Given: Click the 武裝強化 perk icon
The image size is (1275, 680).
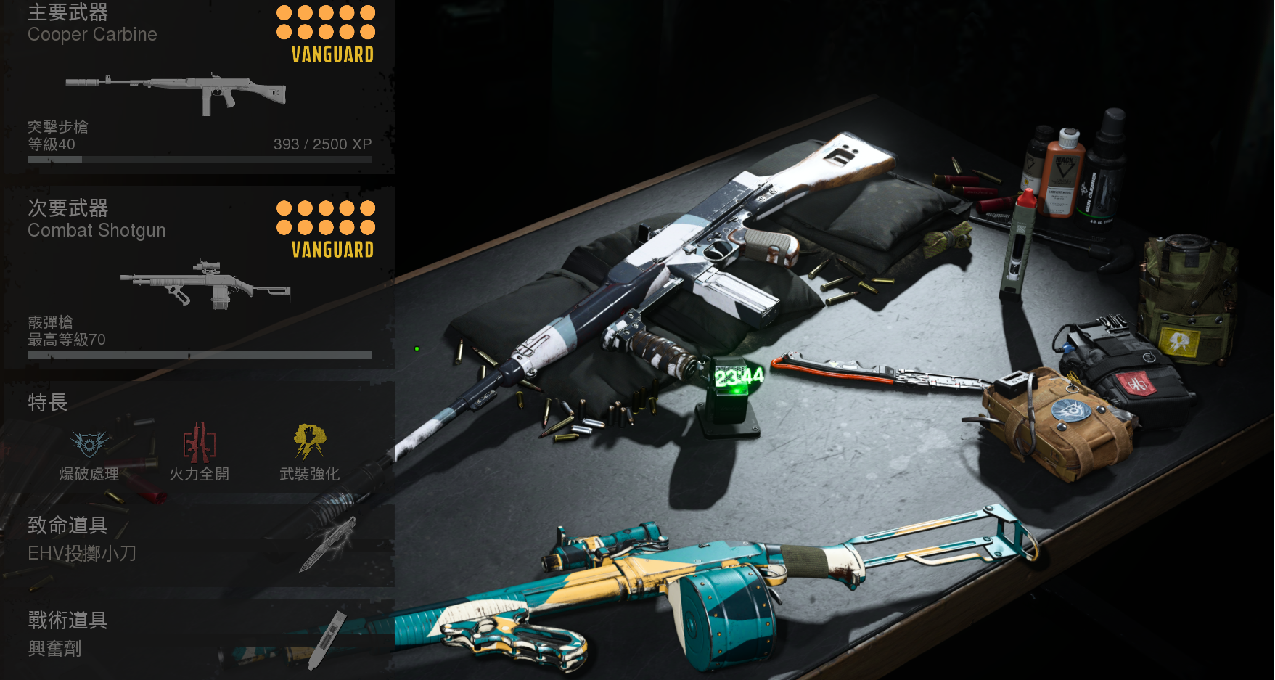Looking at the screenshot, I should pyautogui.click(x=309, y=442).
